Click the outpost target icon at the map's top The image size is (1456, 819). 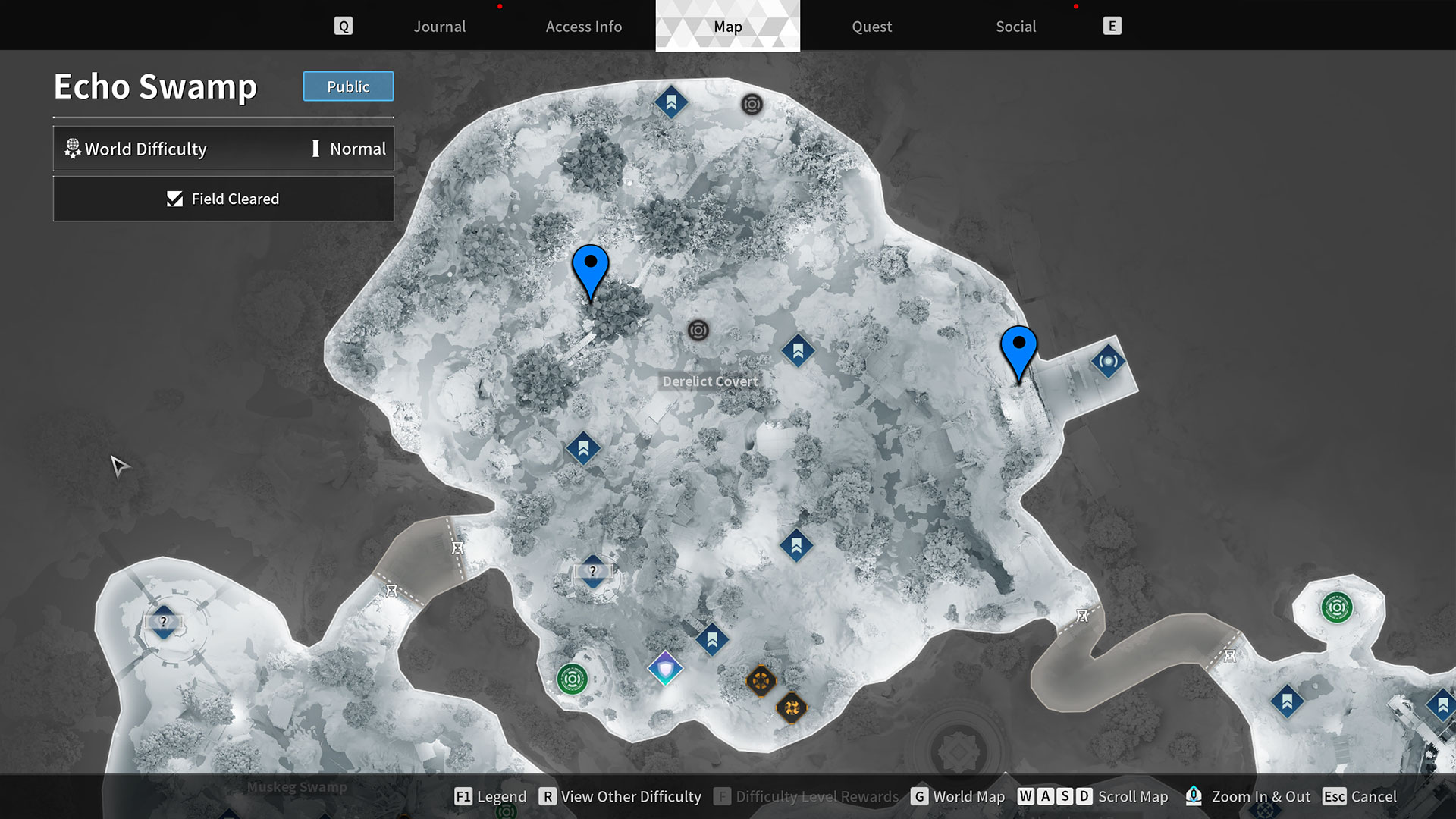[x=752, y=105]
